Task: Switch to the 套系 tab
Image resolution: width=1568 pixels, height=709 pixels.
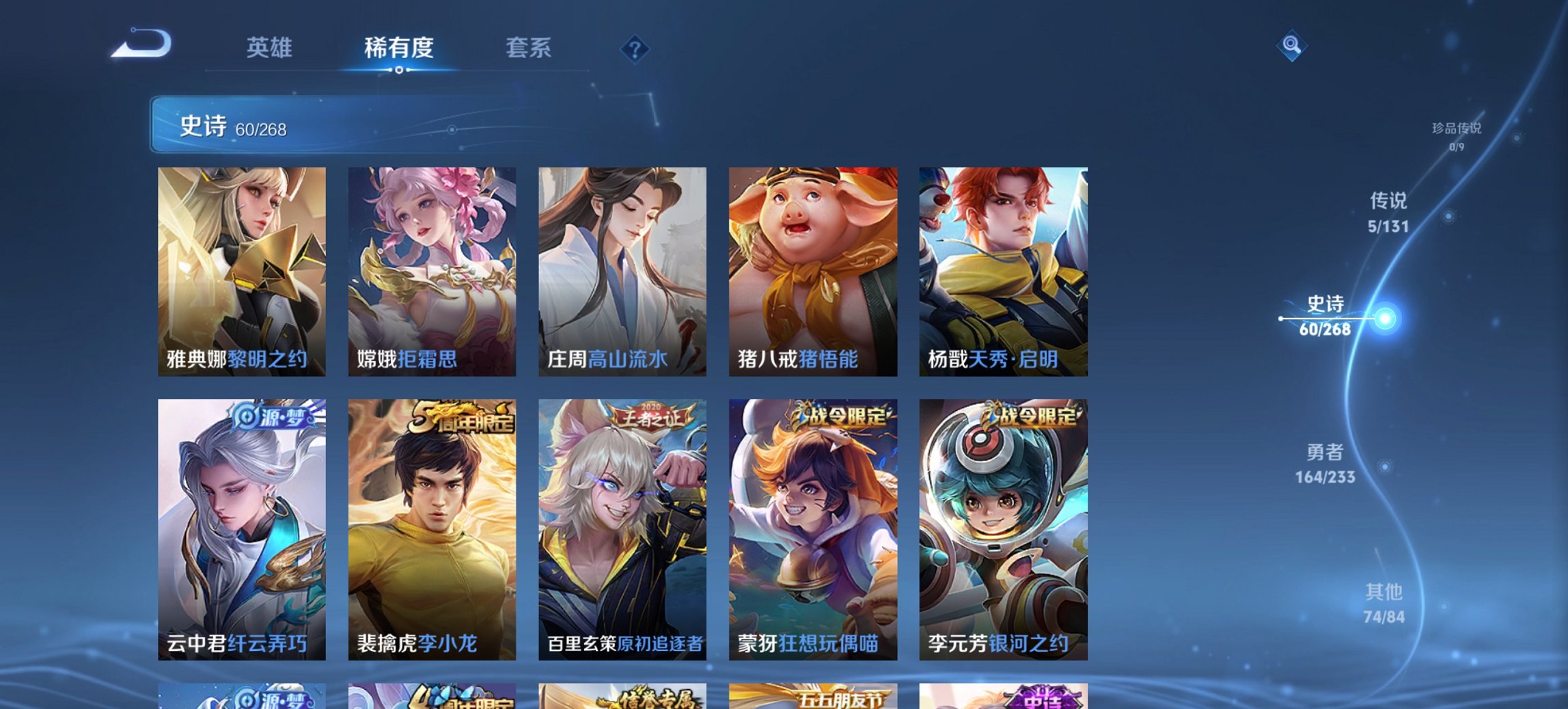Action: click(x=529, y=48)
